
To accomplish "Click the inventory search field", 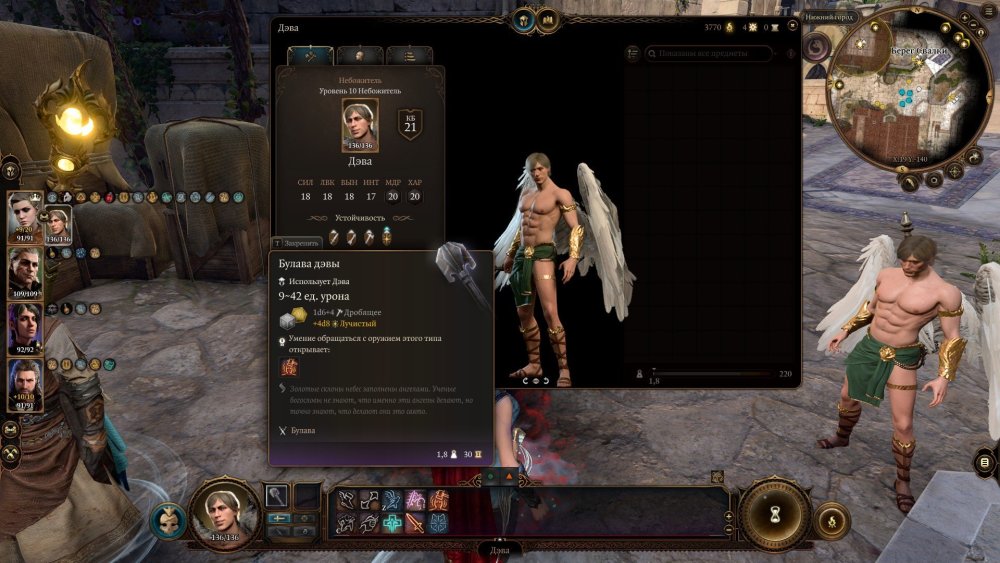I will point(708,53).
